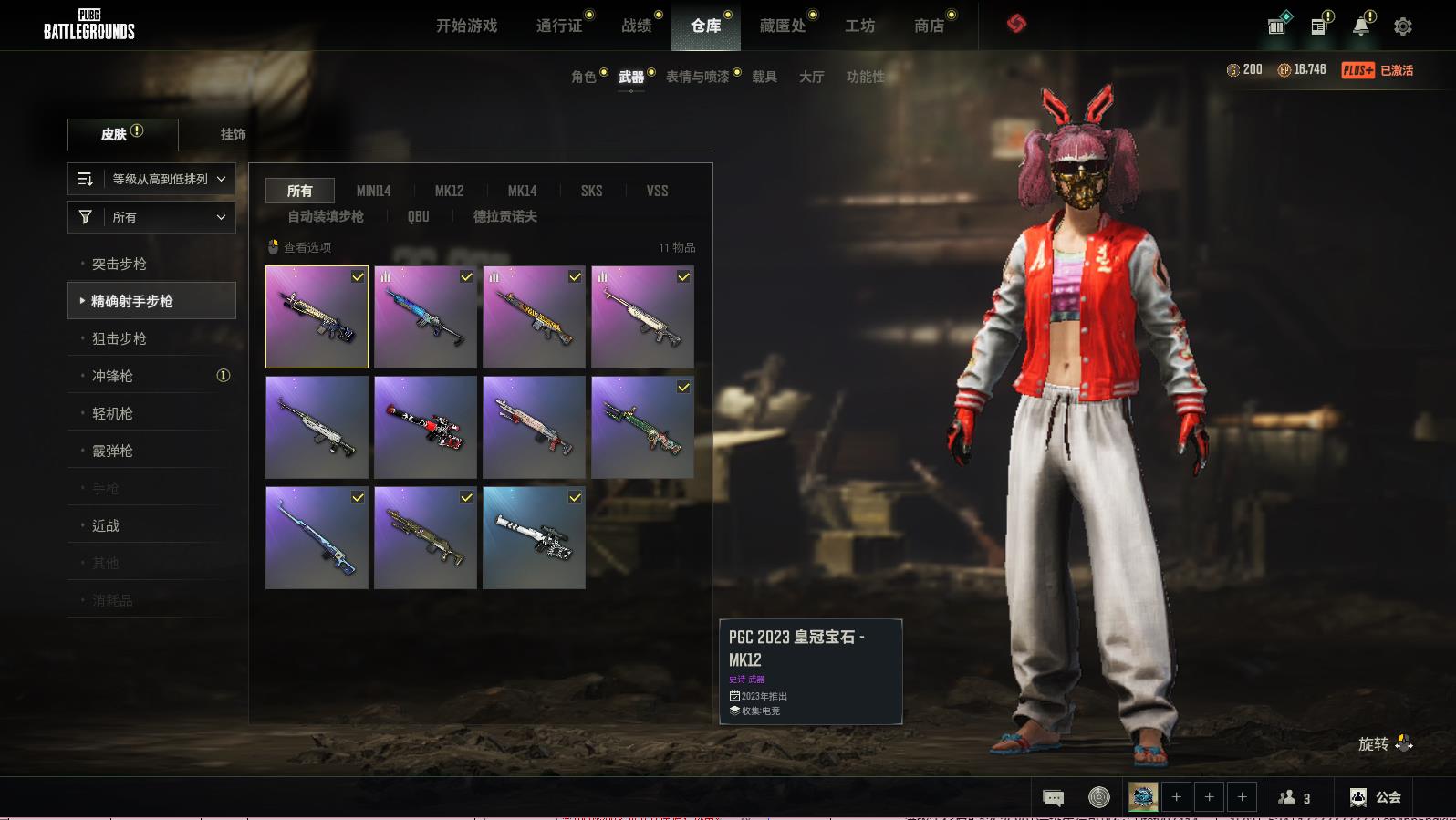Screen dimensions: 1456x820
Task: Open the 商店 store tab
Action: (929, 26)
